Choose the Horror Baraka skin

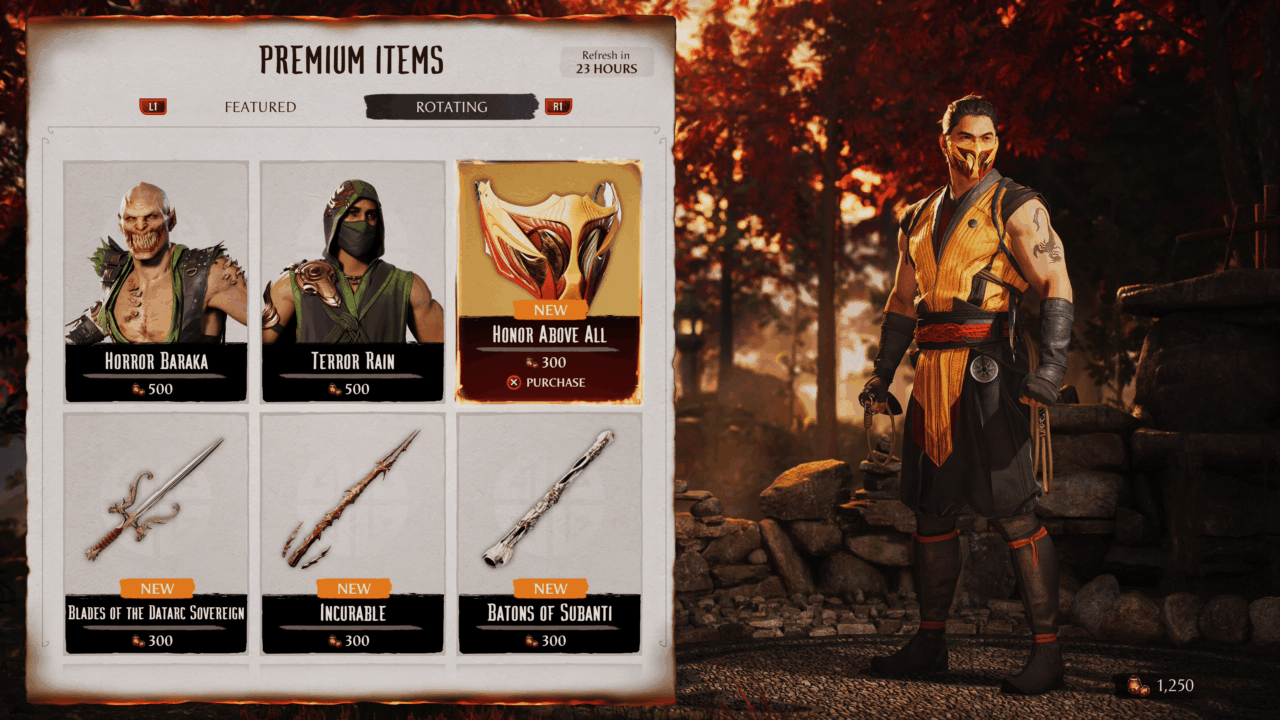pos(156,281)
